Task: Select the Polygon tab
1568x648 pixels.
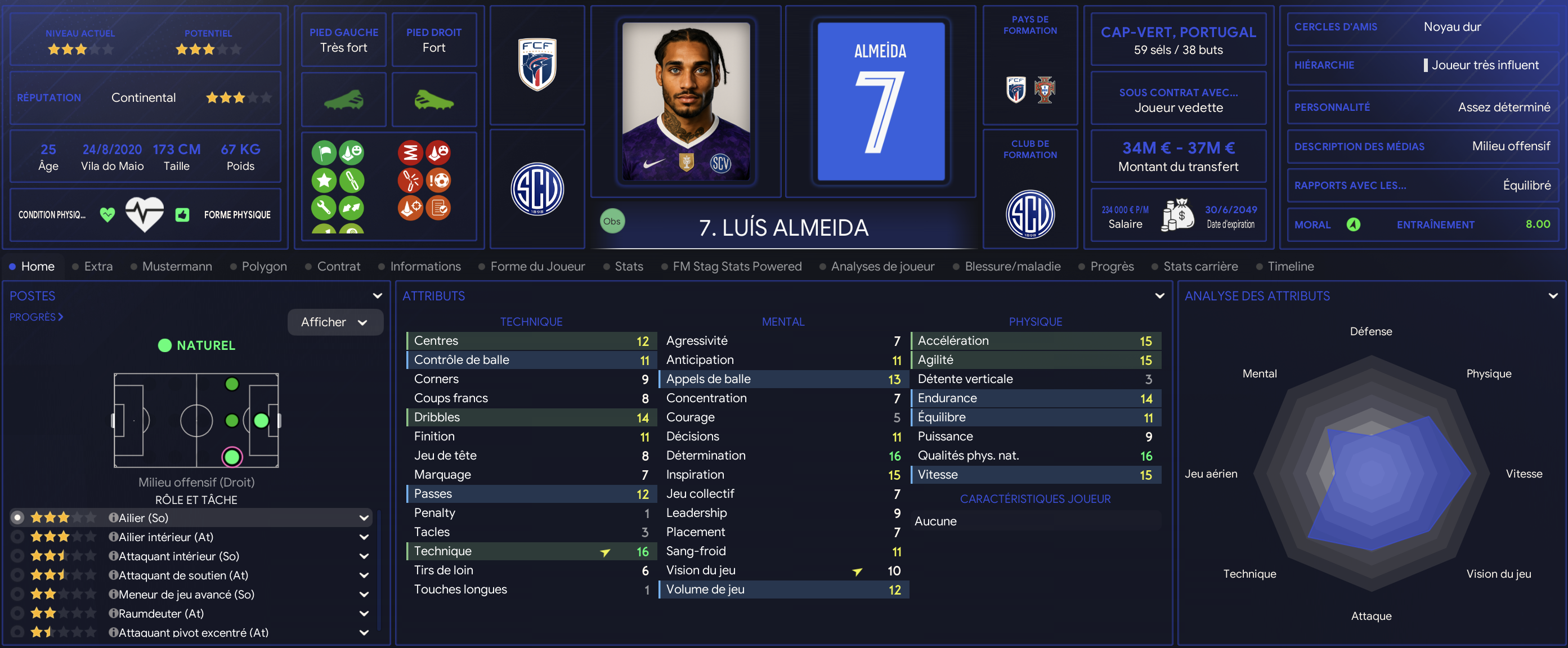Action: pyautogui.click(x=263, y=267)
